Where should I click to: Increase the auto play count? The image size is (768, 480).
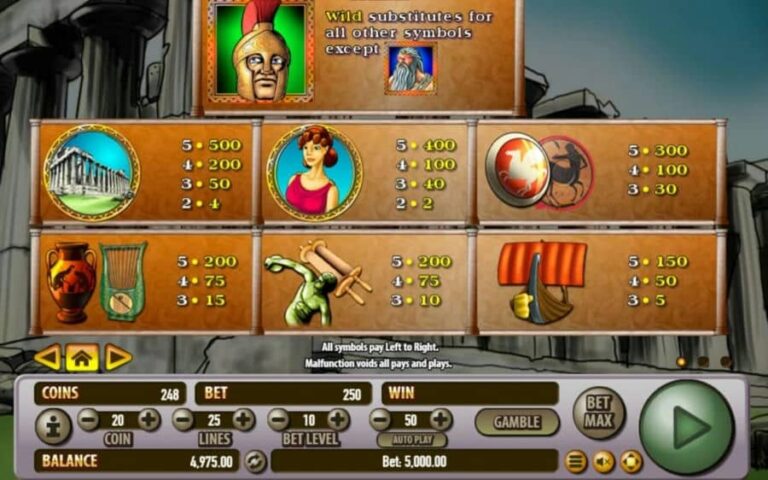[x=441, y=420]
